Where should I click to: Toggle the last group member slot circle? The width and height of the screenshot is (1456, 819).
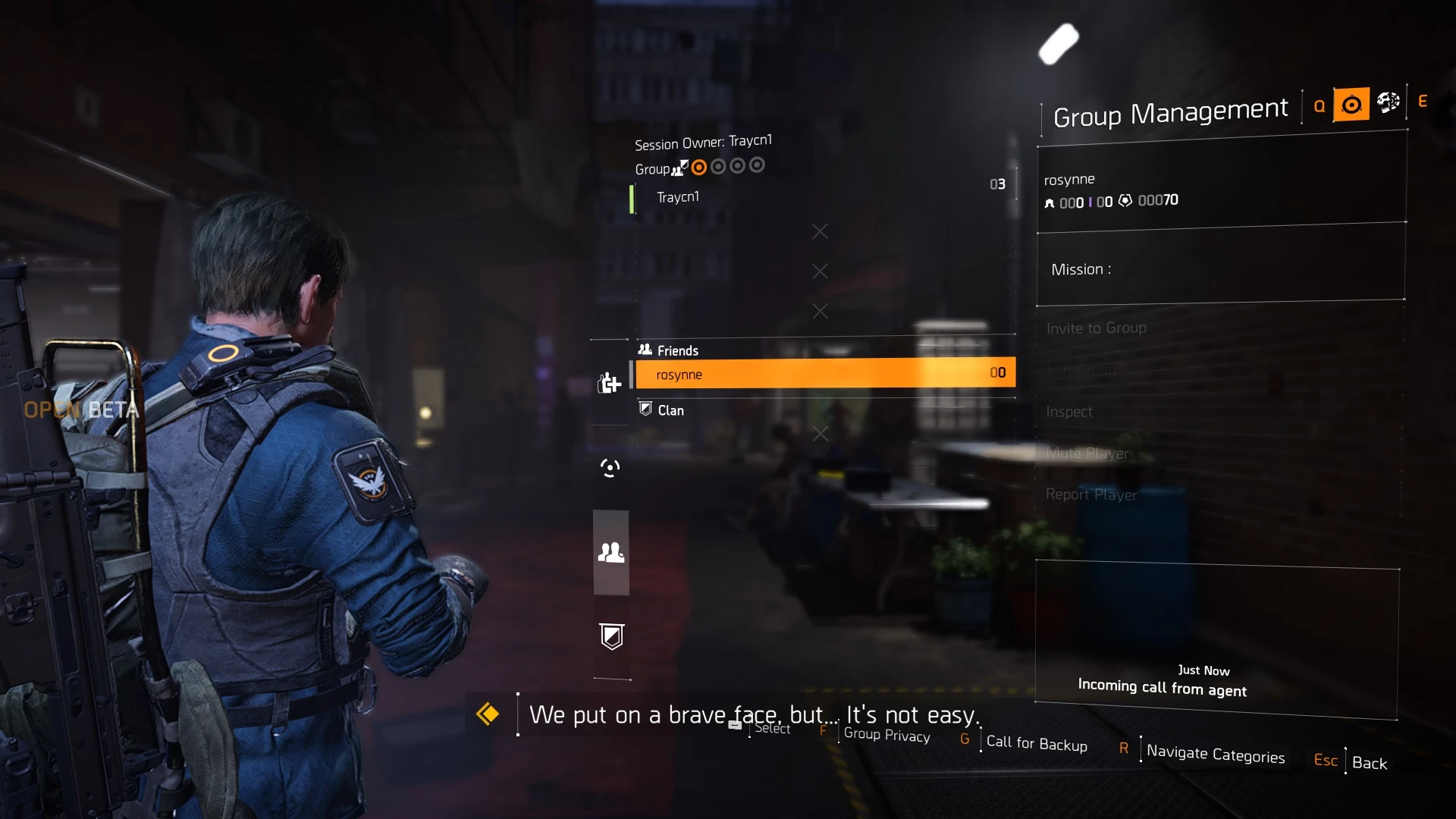click(x=758, y=165)
